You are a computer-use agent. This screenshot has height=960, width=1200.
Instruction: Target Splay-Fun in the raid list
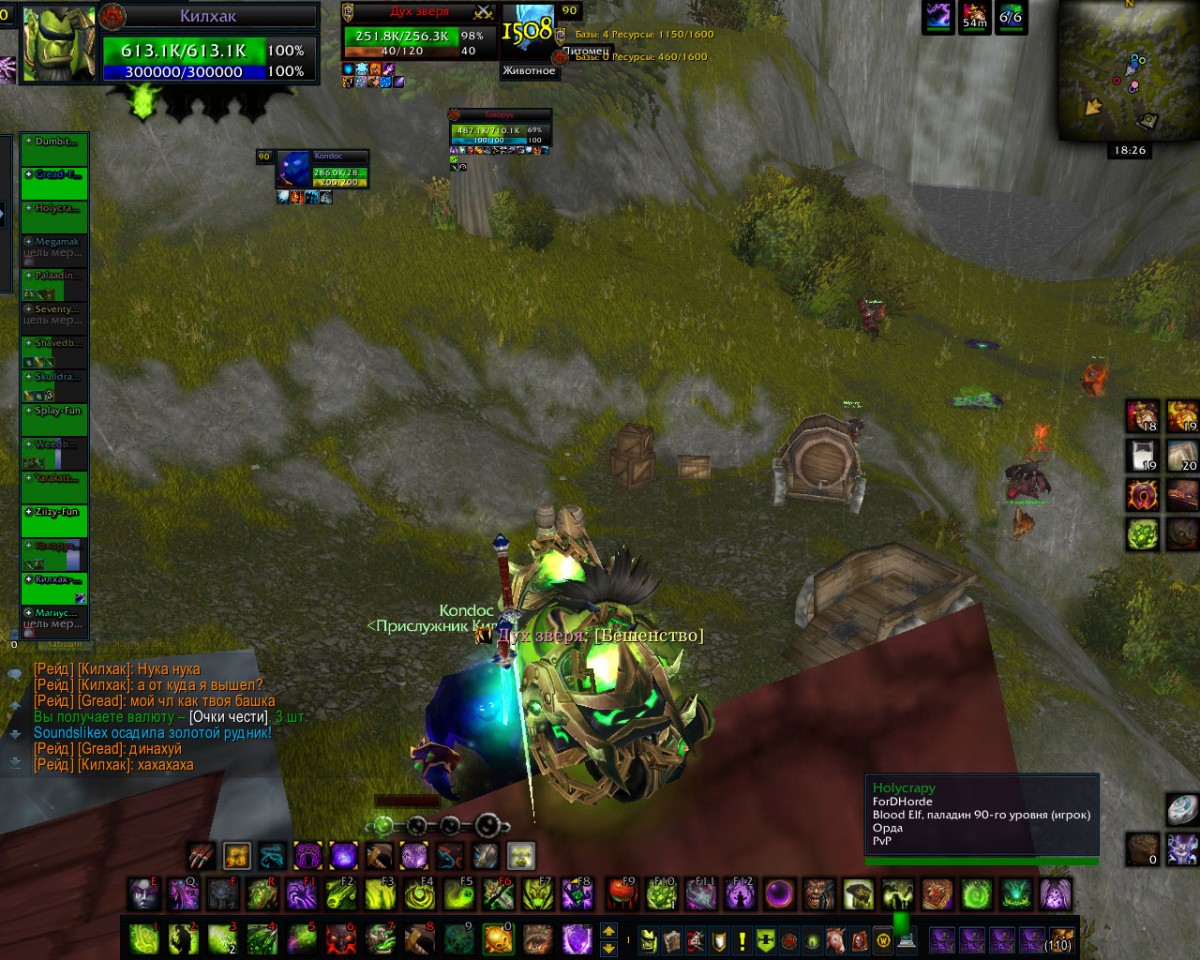55,418
